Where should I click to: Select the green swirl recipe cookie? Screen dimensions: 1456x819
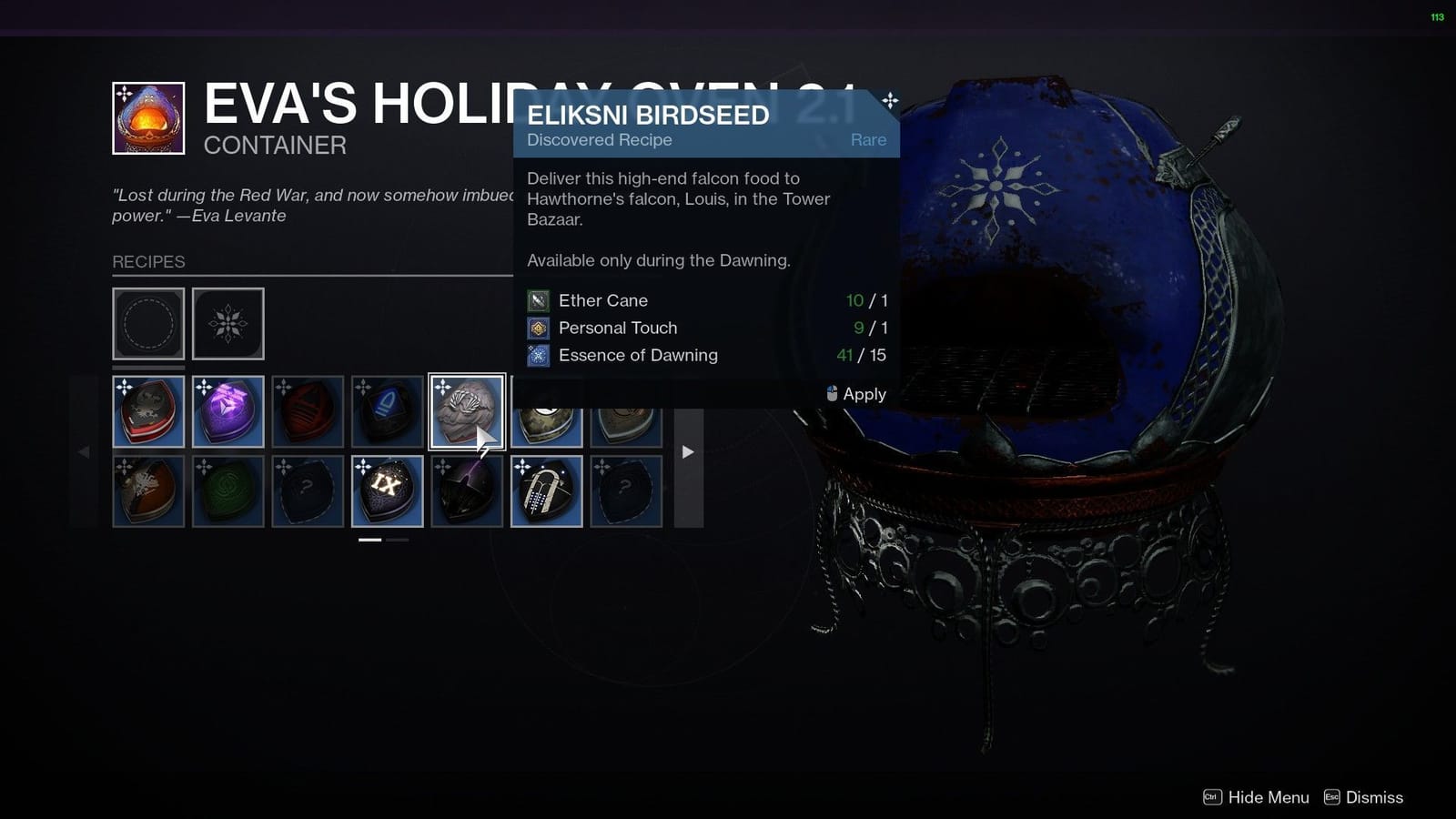point(228,491)
